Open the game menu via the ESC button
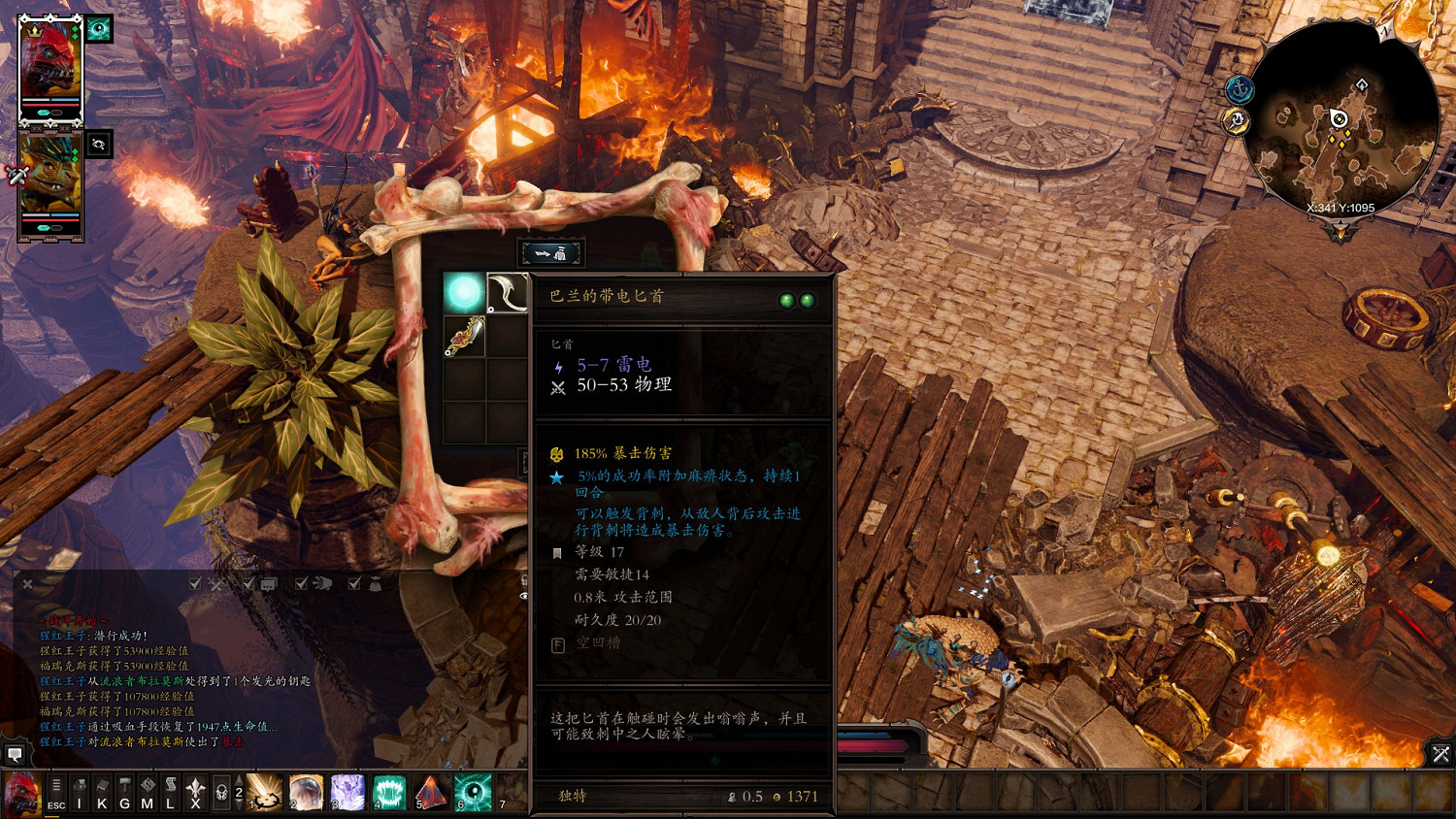This screenshot has height=819, width=1456. click(56, 806)
